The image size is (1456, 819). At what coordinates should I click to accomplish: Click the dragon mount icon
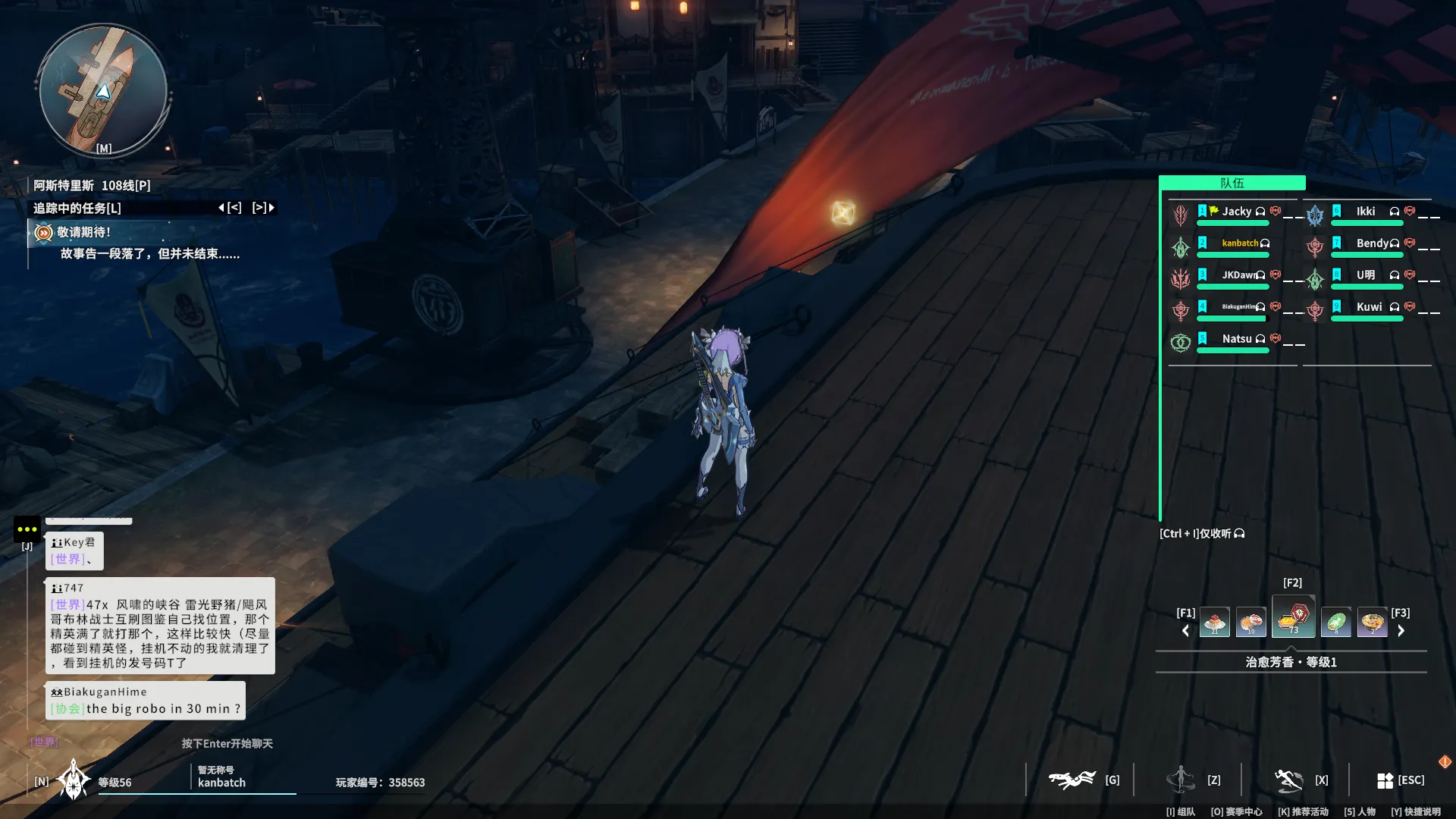point(1072,780)
